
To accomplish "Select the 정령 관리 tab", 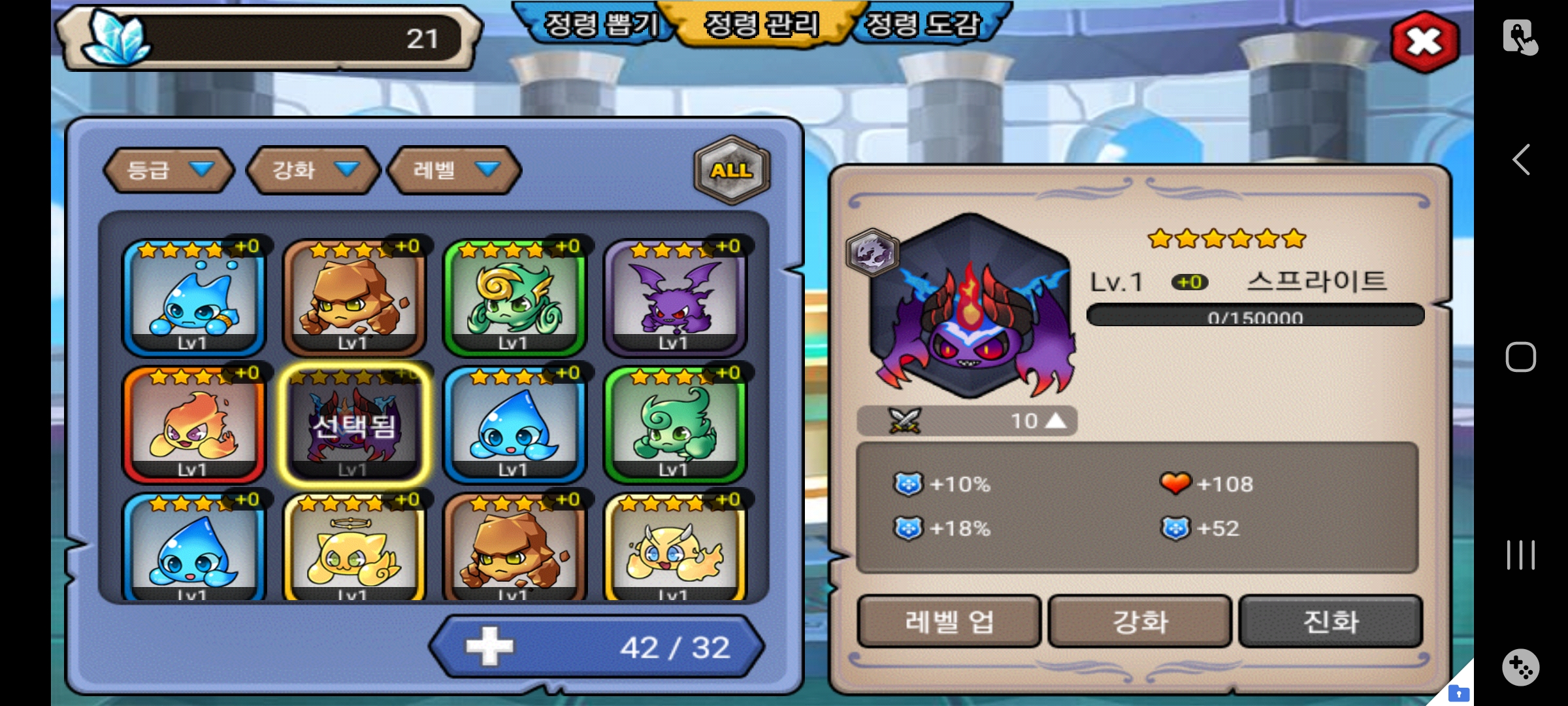I will point(761,25).
